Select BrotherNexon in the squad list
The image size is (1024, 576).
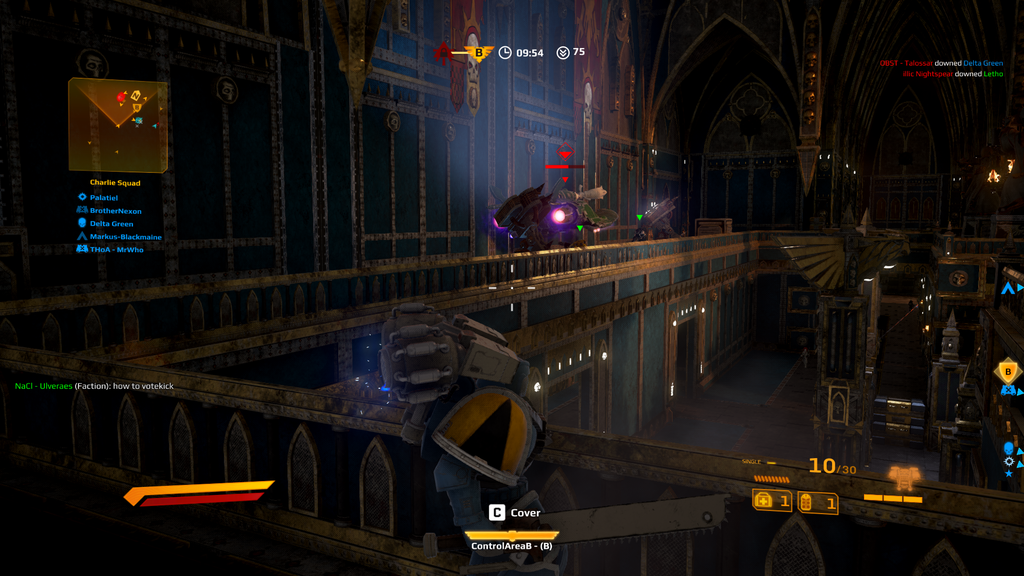[x=115, y=211]
